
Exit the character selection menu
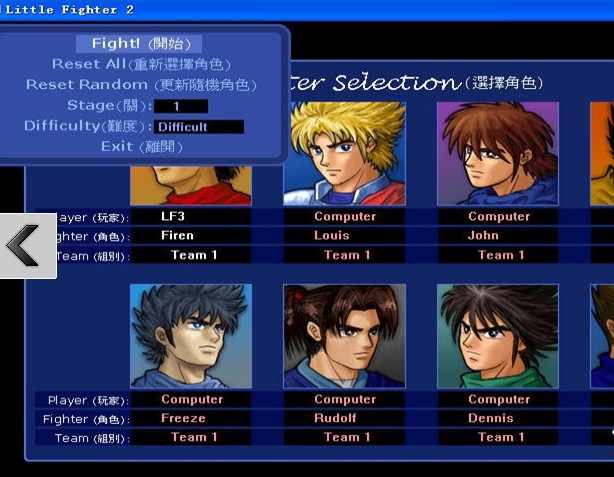click(141, 147)
